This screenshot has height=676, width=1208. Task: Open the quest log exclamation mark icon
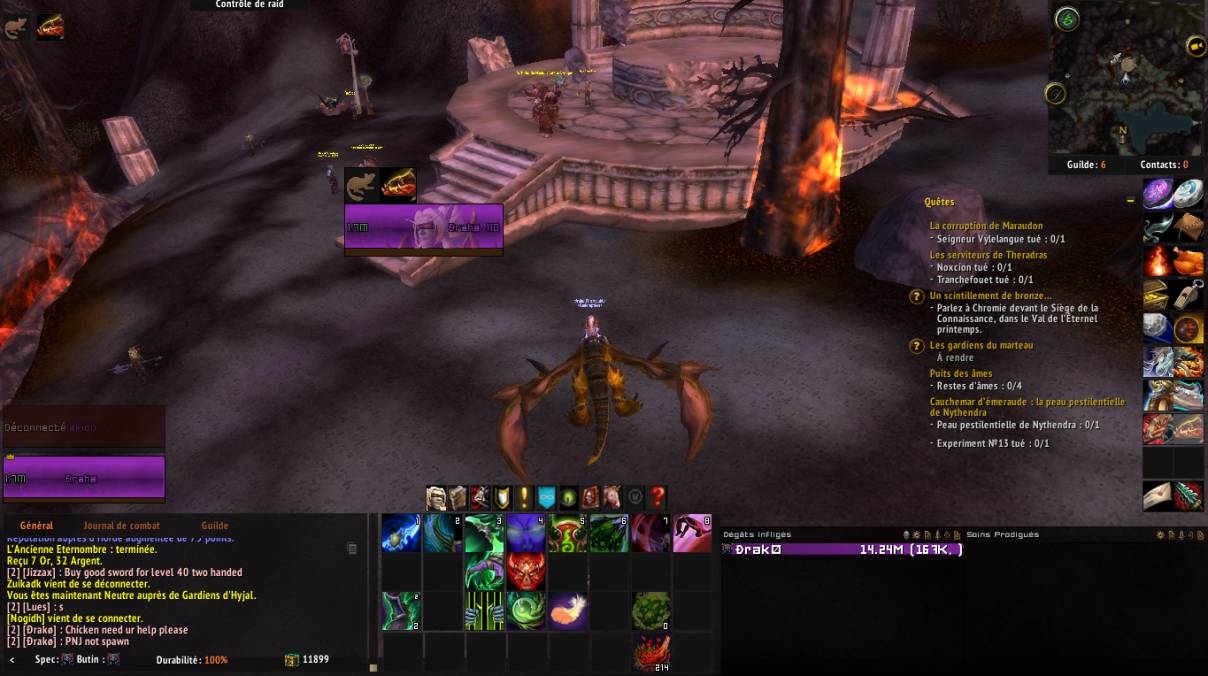pos(524,497)
